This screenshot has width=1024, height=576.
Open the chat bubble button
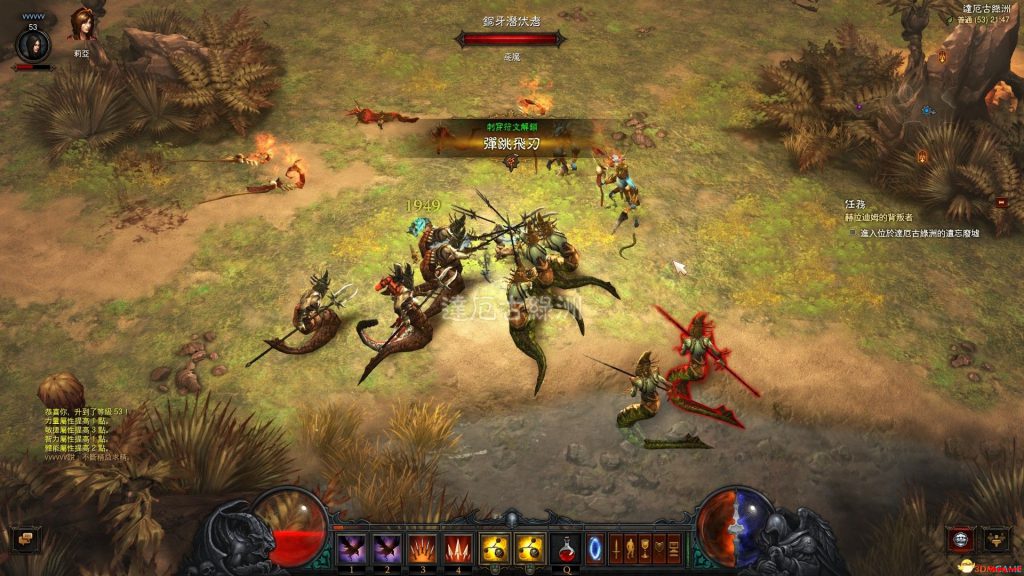[x=27, y=539]
